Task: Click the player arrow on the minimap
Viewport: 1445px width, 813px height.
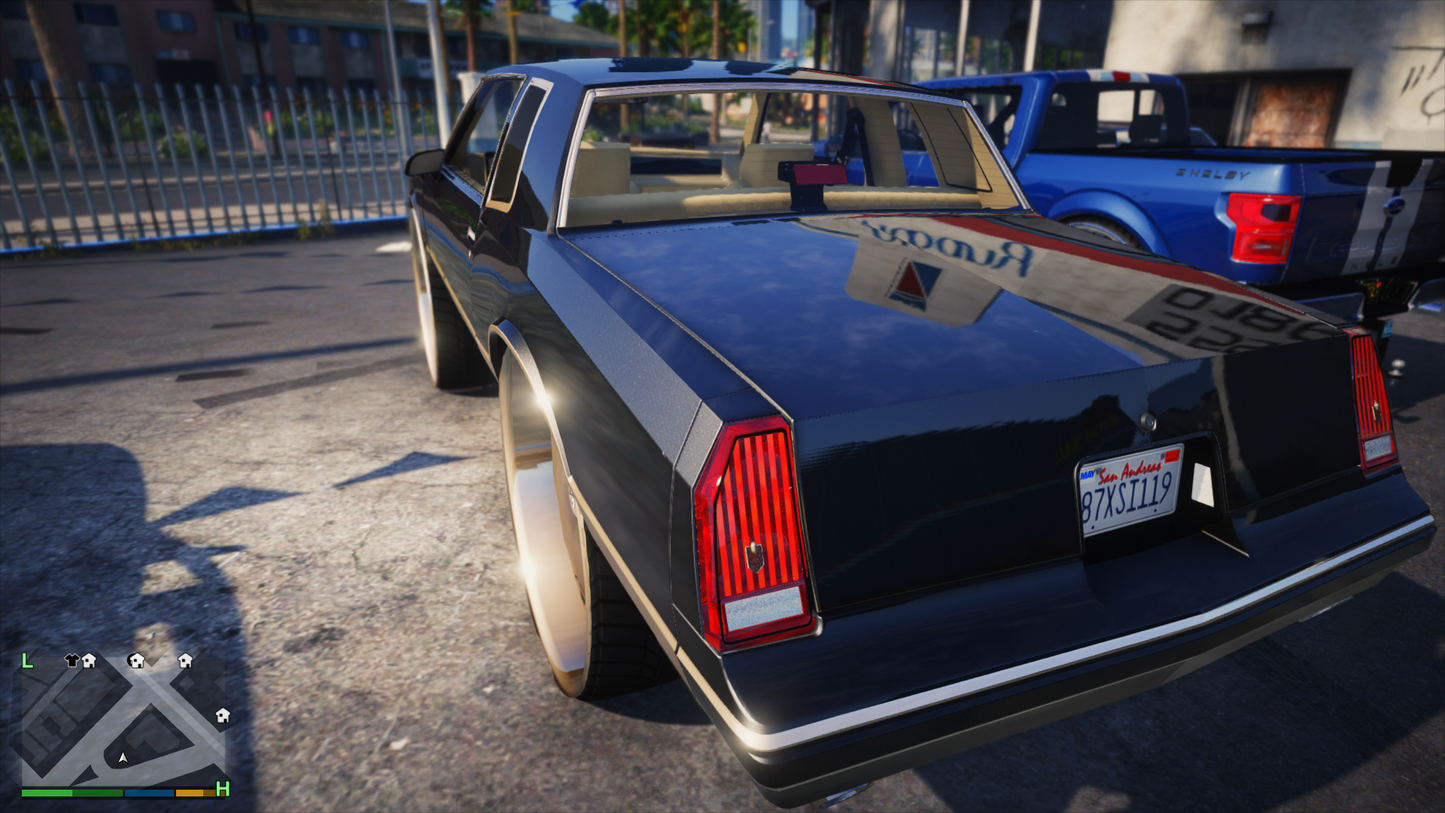Action: (123, 758)
